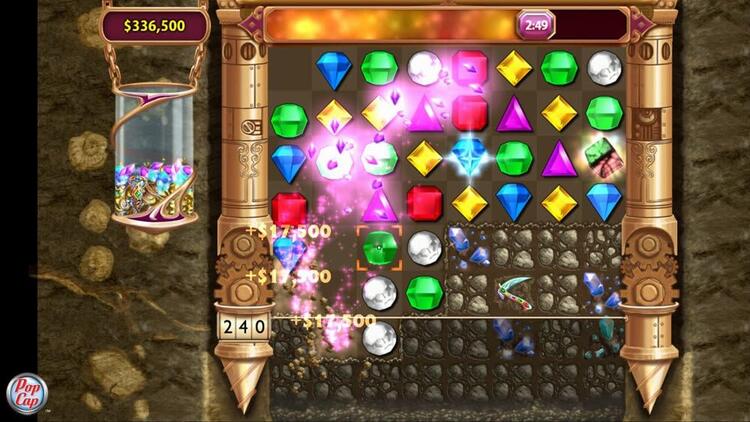
Task: Select the yellow gem directly below the blue star gem
Action: click(x=469, y=202)
